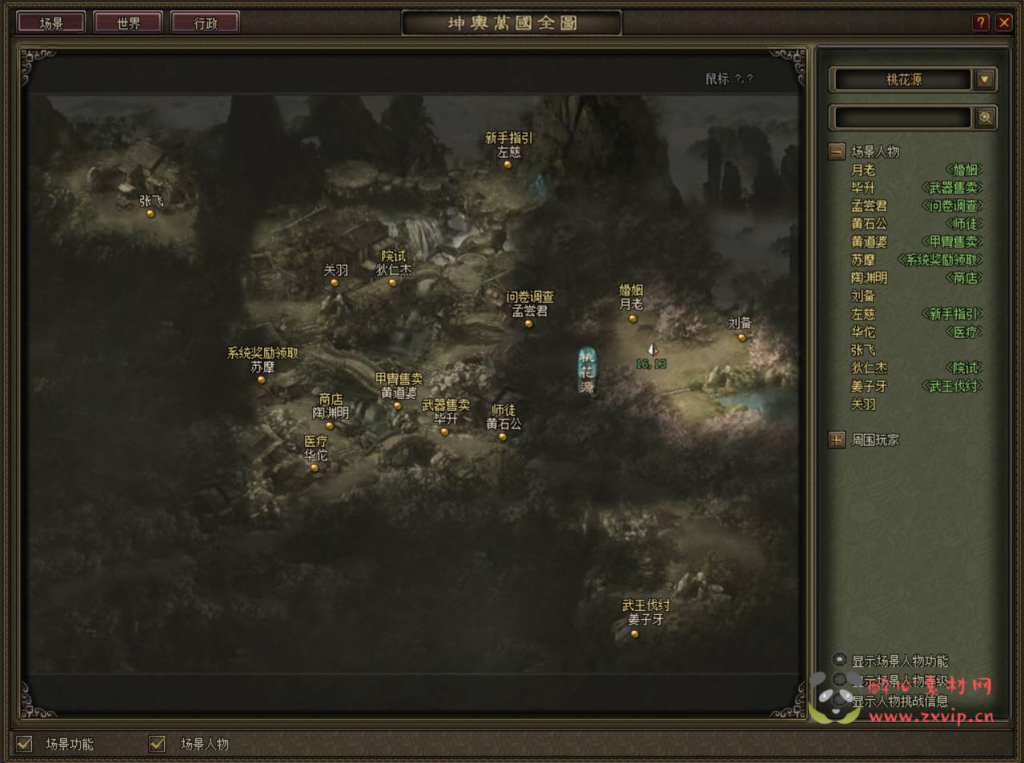
Task: Click the 张飞 map marker
Action: point(150,213)
